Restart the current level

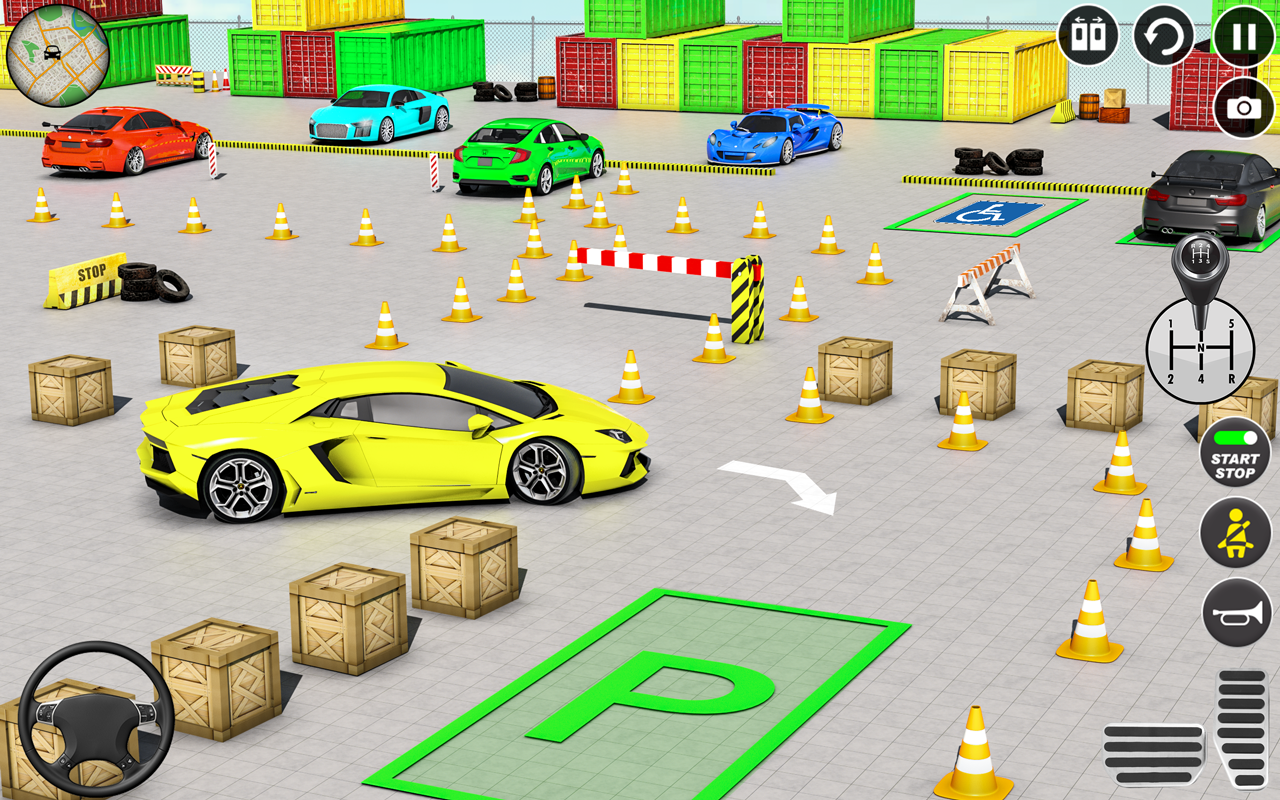pyautogui.click(x=1162, y=33)
